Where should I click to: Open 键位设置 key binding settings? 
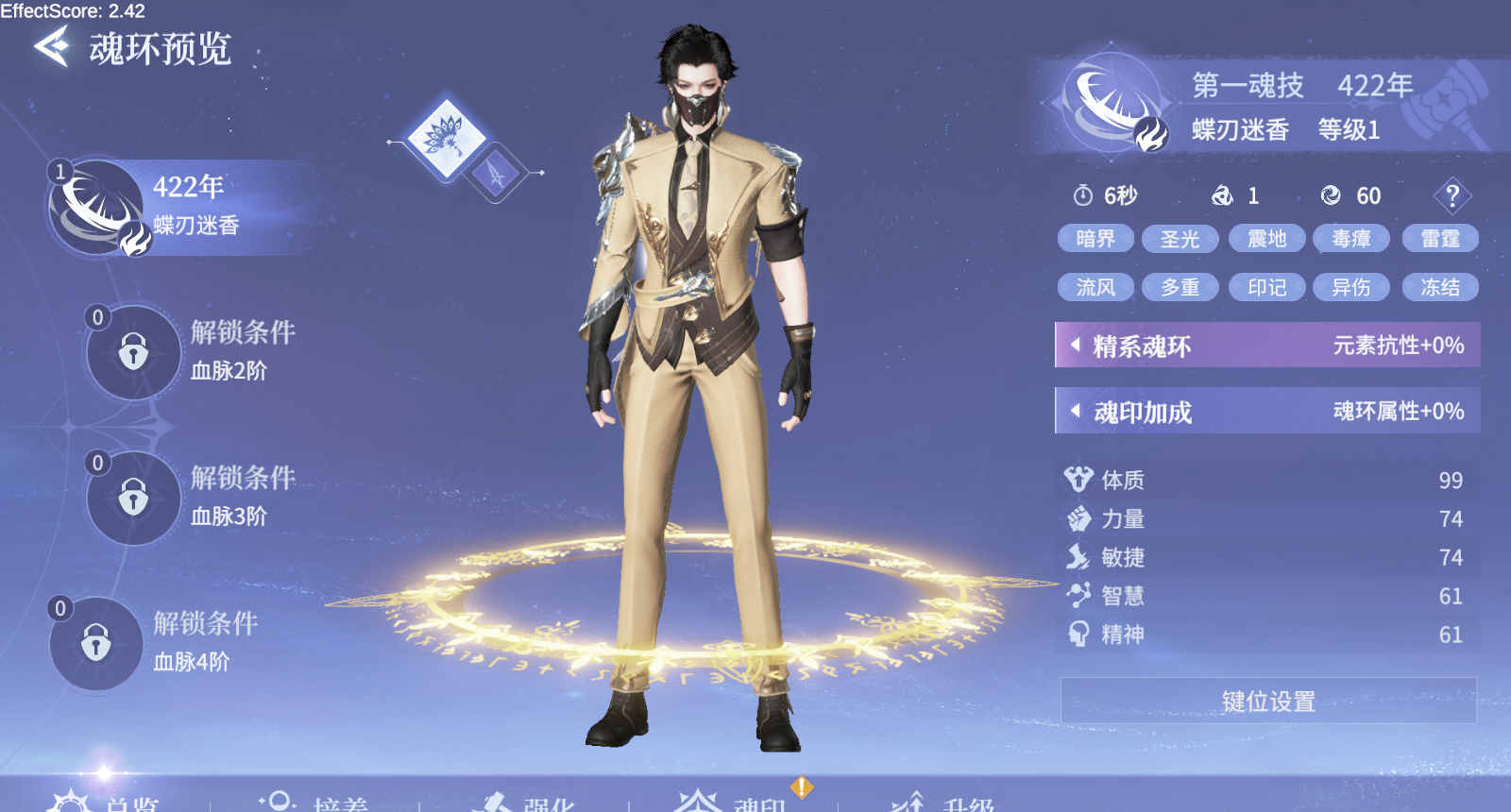tap(1268, 701)
